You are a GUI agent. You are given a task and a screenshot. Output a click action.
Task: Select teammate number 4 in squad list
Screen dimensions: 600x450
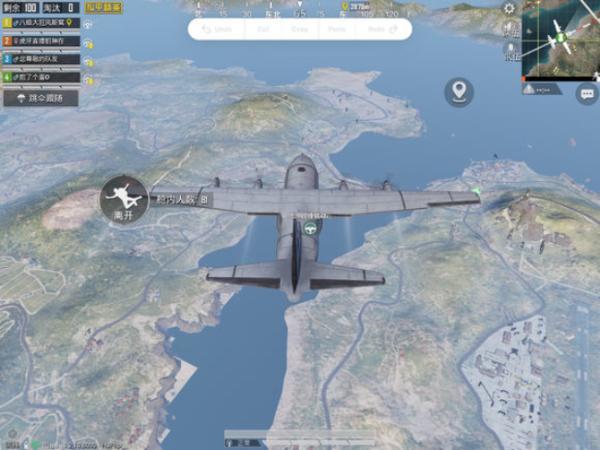click(x=40, y=76)
